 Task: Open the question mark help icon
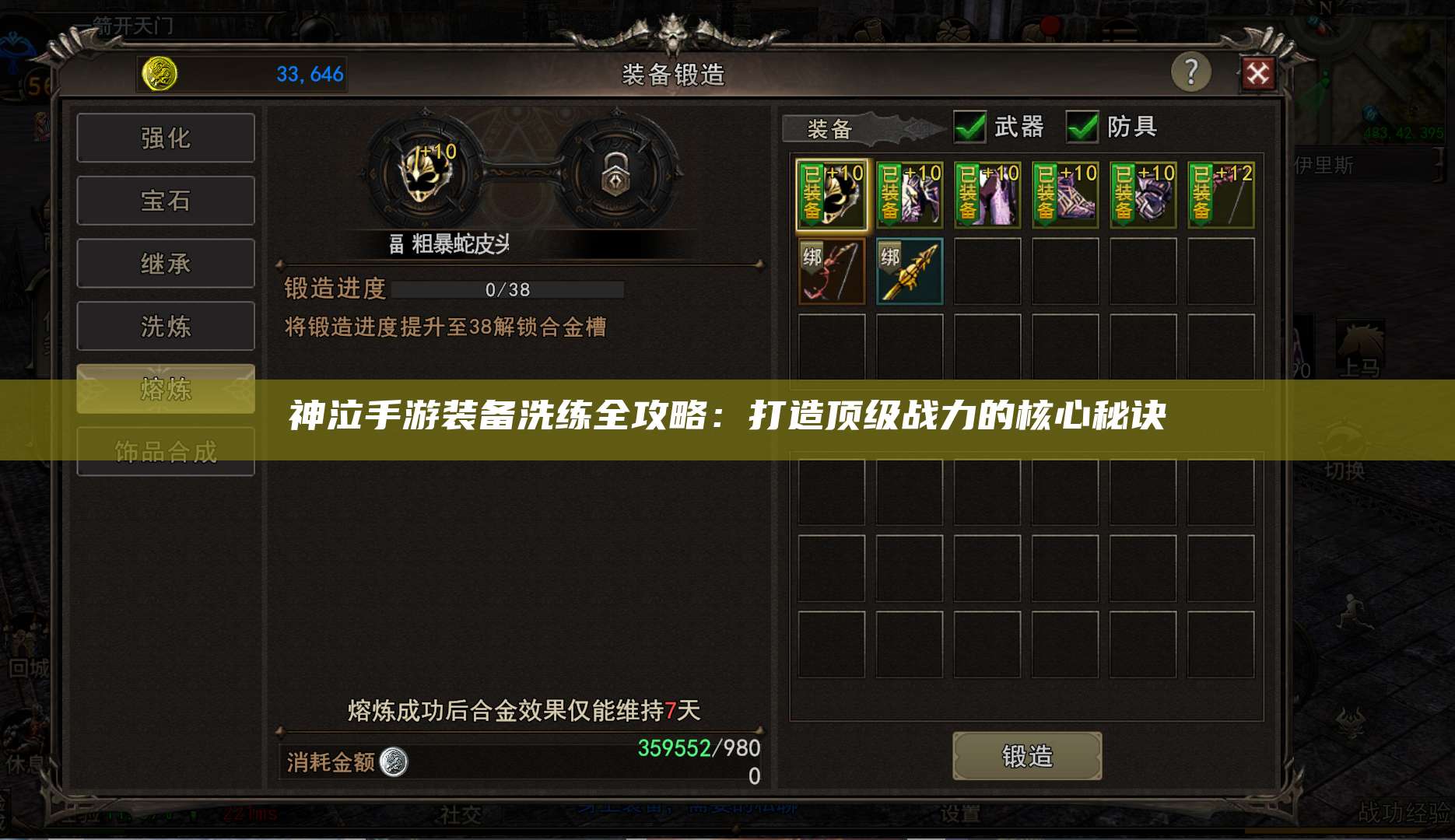tap(1191, 73)
